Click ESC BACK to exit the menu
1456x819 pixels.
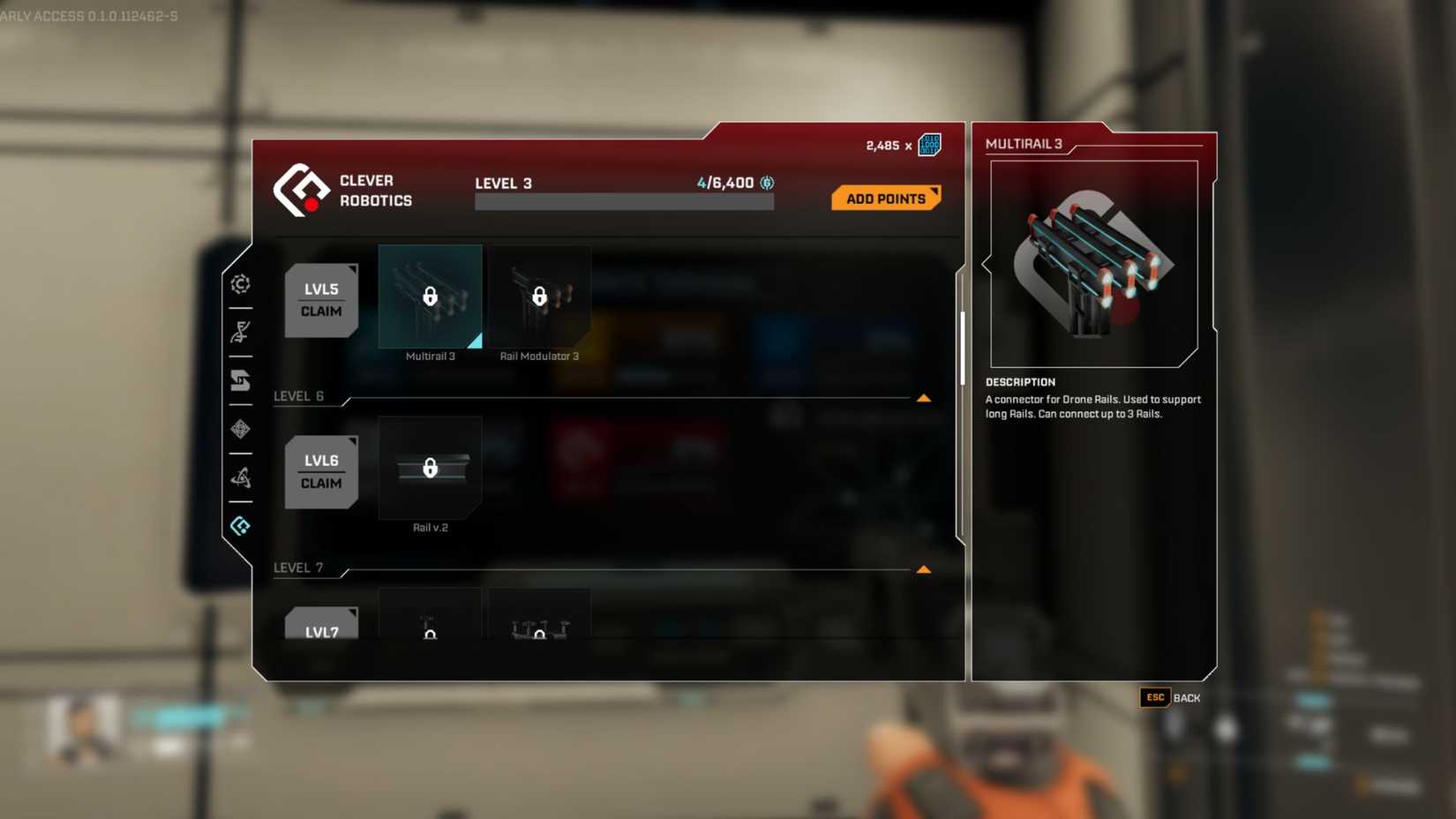pyautogui.click(x=1169, y=697)
